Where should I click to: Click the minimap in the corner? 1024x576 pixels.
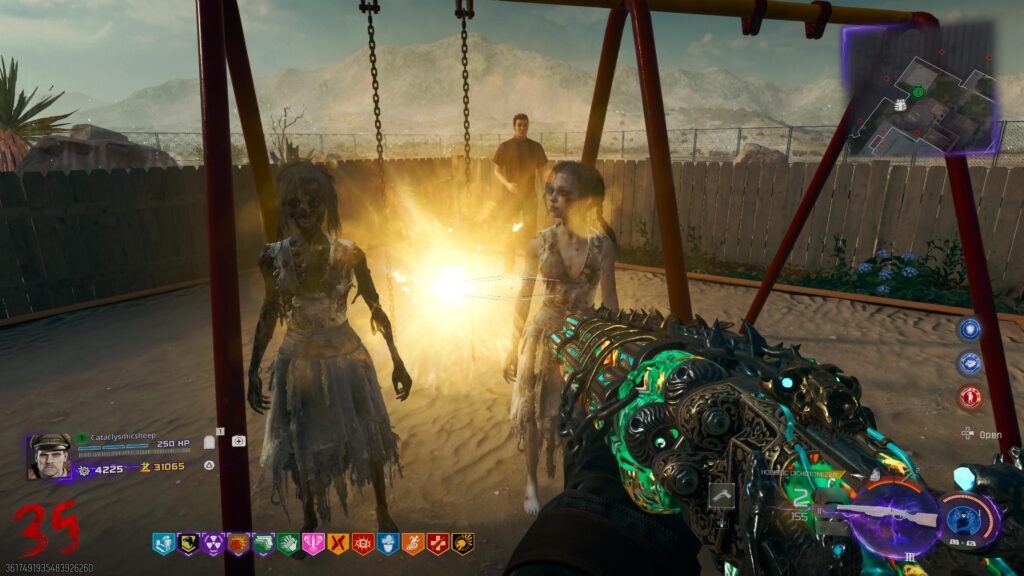[x=922, y=89]
